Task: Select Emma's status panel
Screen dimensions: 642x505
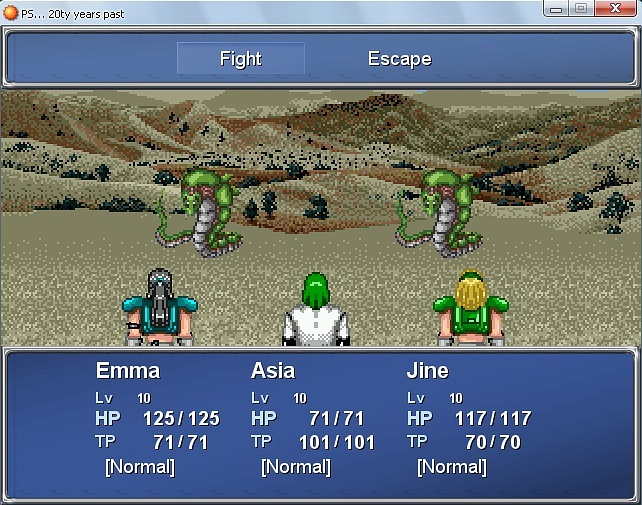Action: point(157,419)
